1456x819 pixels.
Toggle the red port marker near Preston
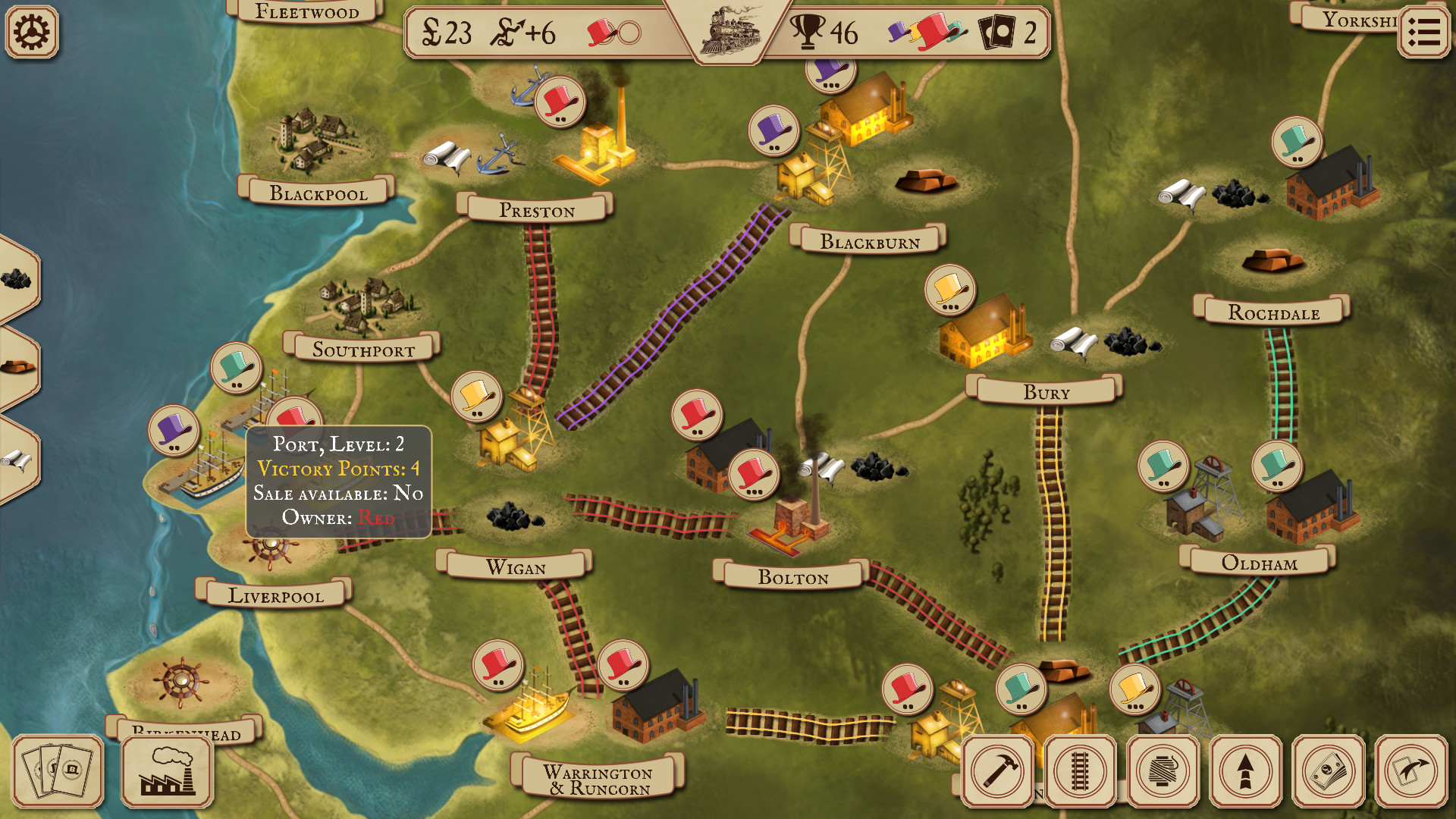[x=560, y=102]
